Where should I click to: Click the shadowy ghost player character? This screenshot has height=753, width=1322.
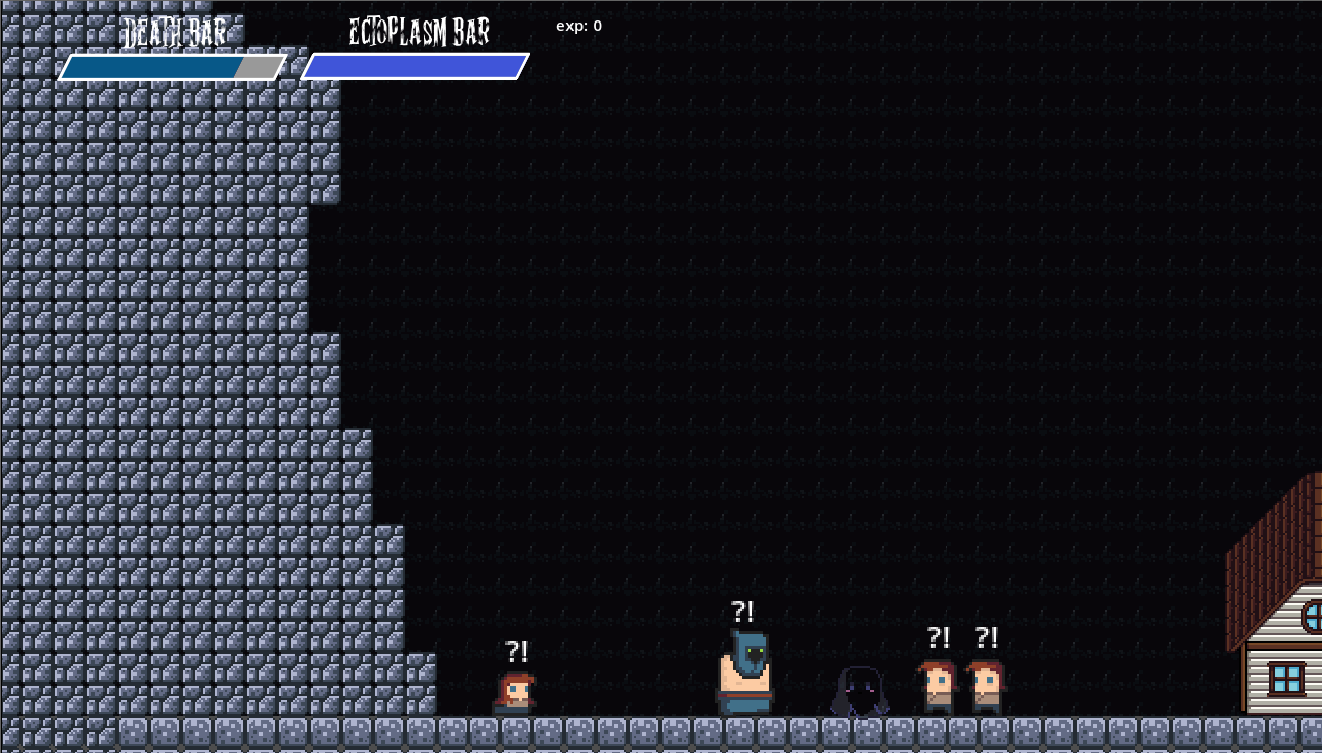click(x=858, y=692)
